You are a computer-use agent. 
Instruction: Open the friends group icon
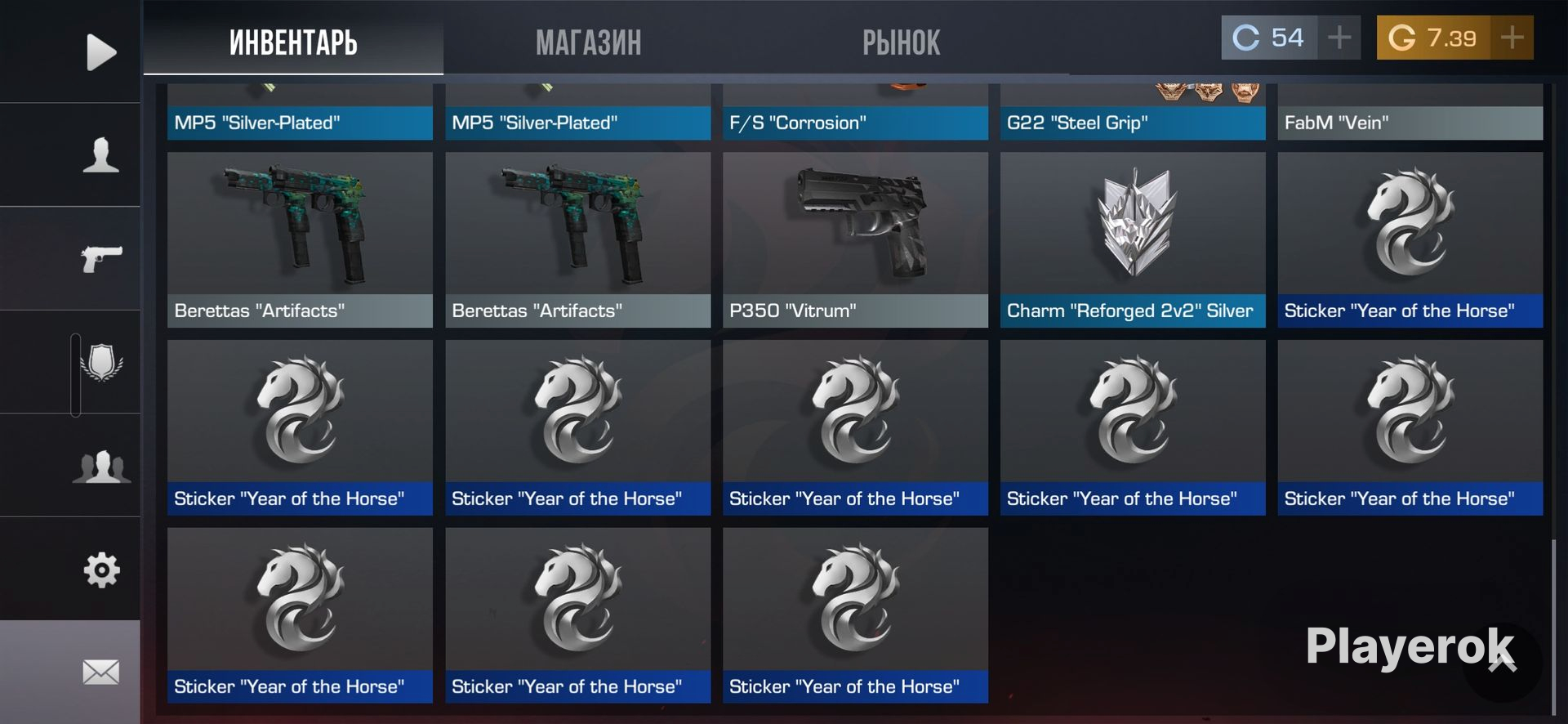click(x=101, y=467)
